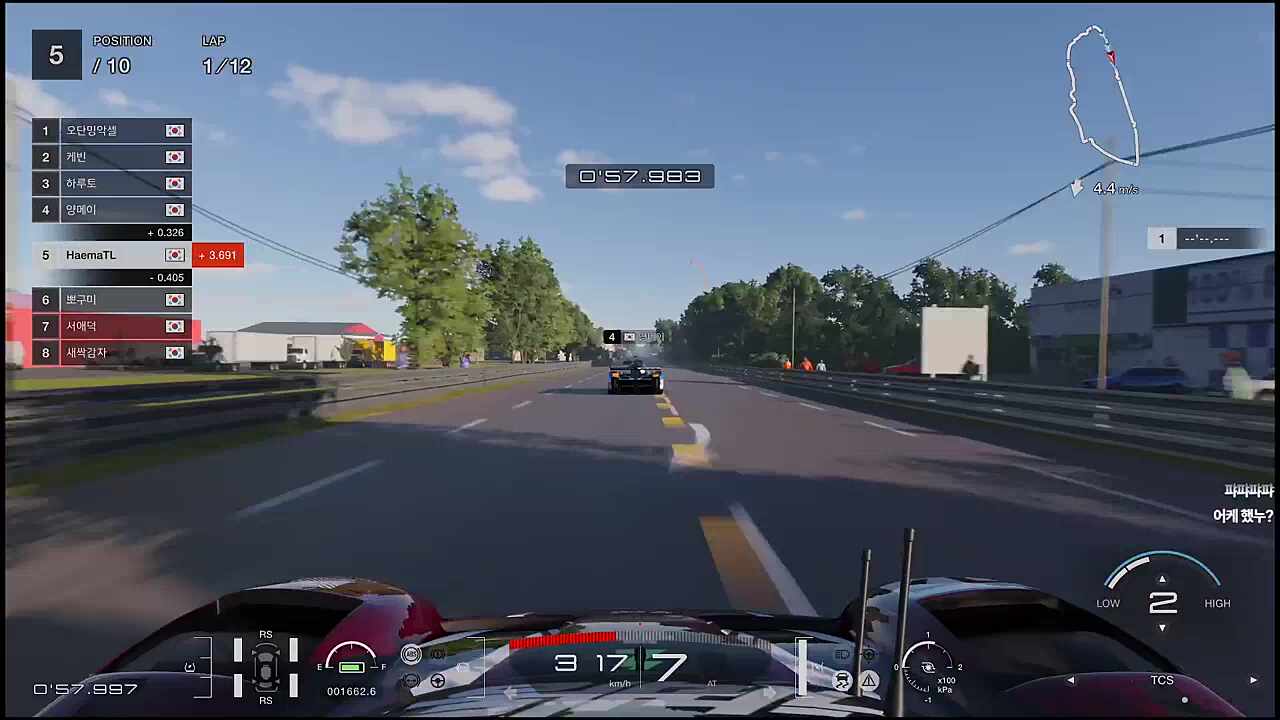Click the 서애덕 leaderboard row
This screenshot has width=1280, height=720.
tap(112, 326)
